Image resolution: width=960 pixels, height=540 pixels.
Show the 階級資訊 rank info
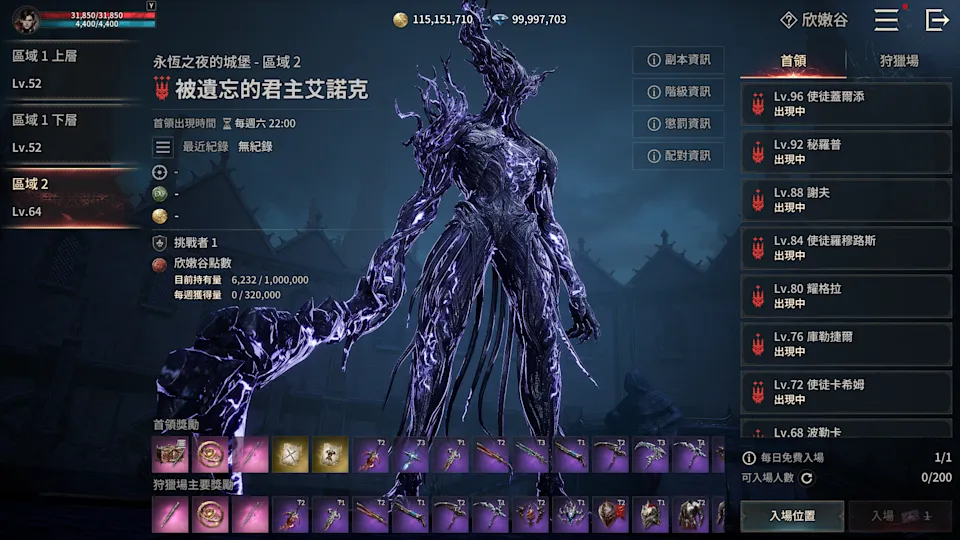679,92
